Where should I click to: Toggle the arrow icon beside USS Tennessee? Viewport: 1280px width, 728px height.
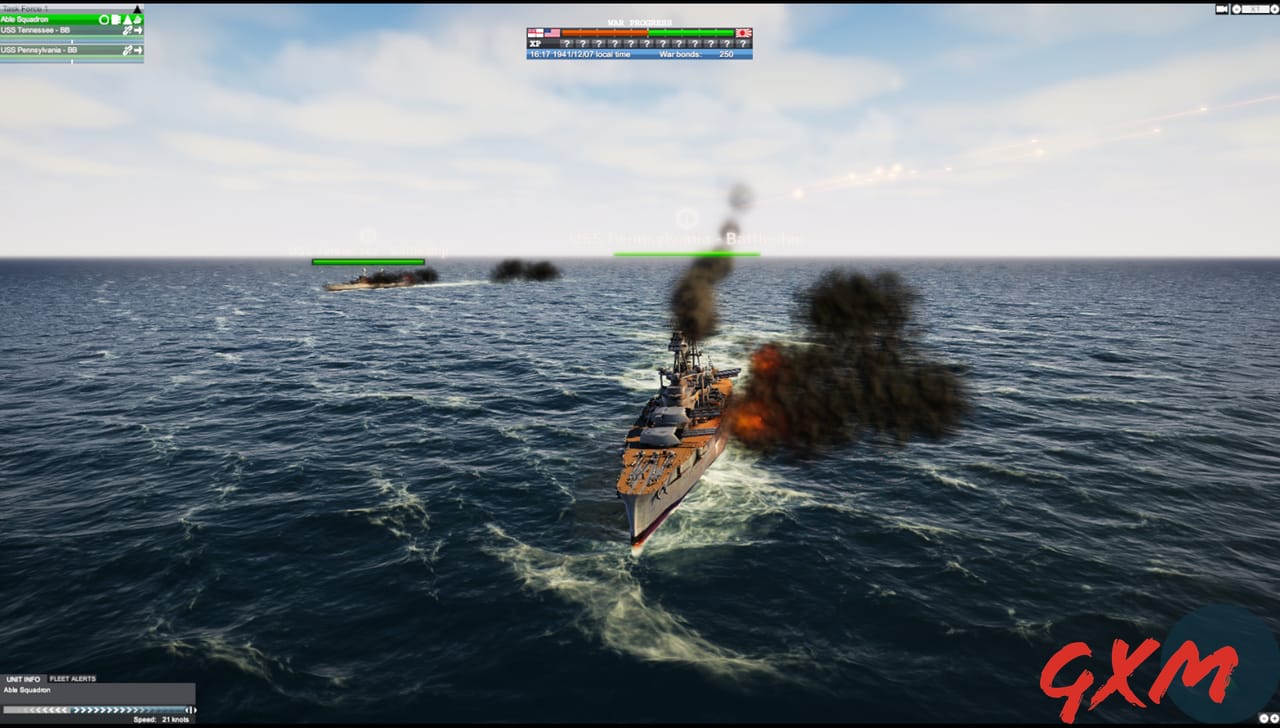(138, 30)
